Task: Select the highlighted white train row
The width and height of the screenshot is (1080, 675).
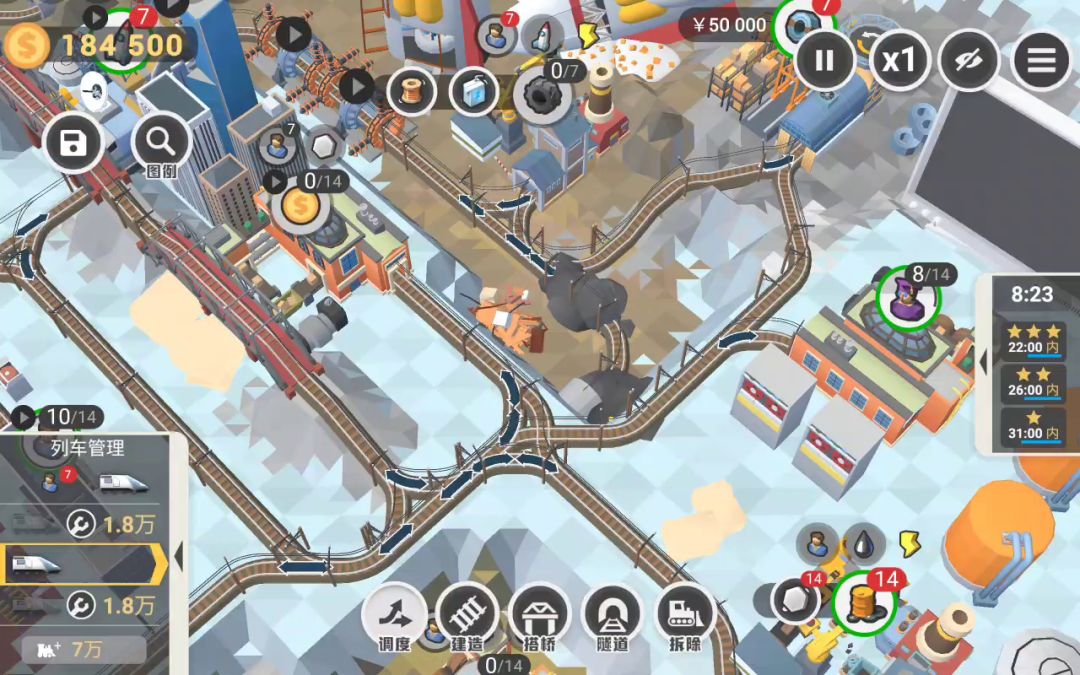Action: 82,565
